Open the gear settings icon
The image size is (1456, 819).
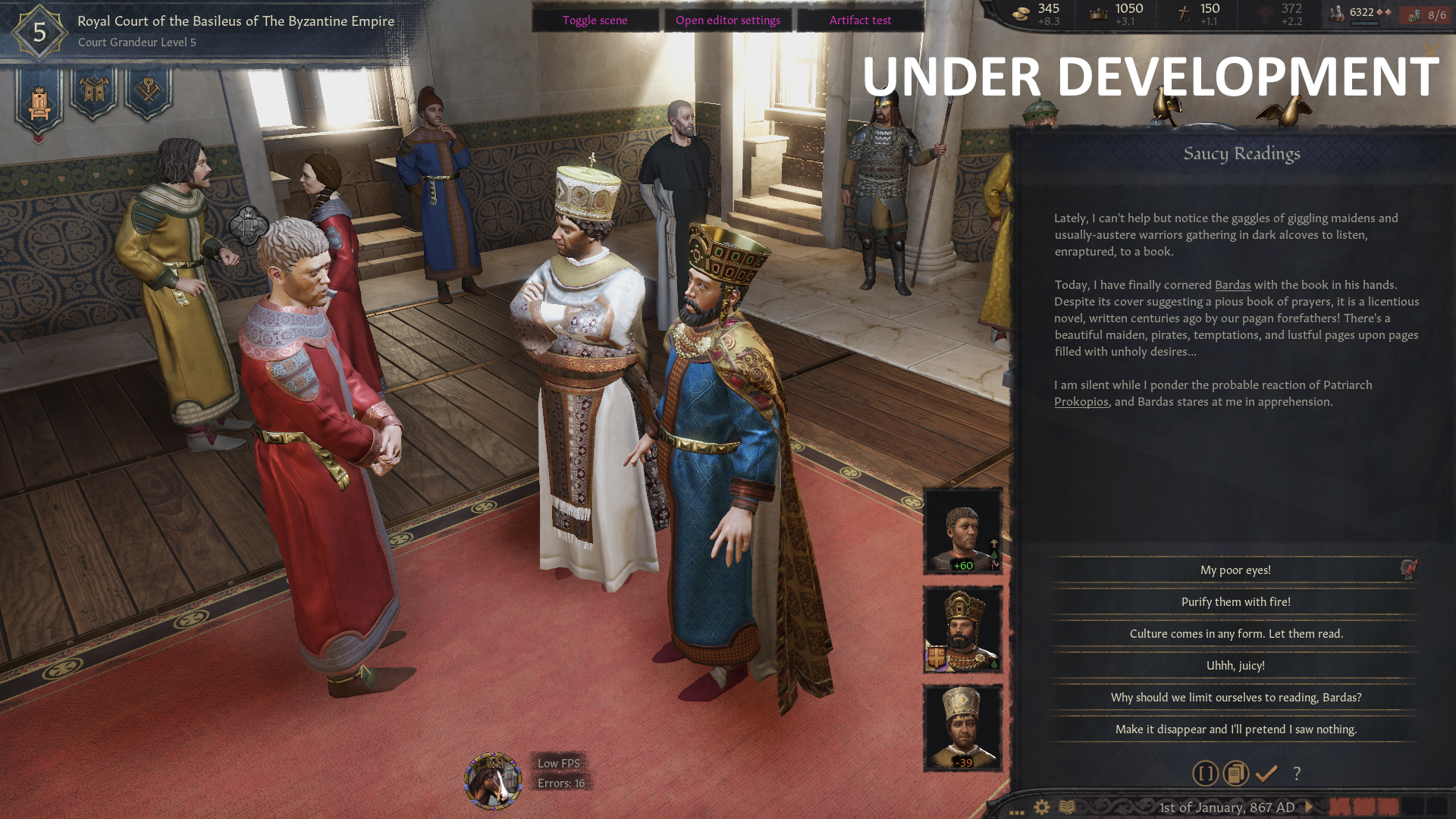pos(1042,807)
